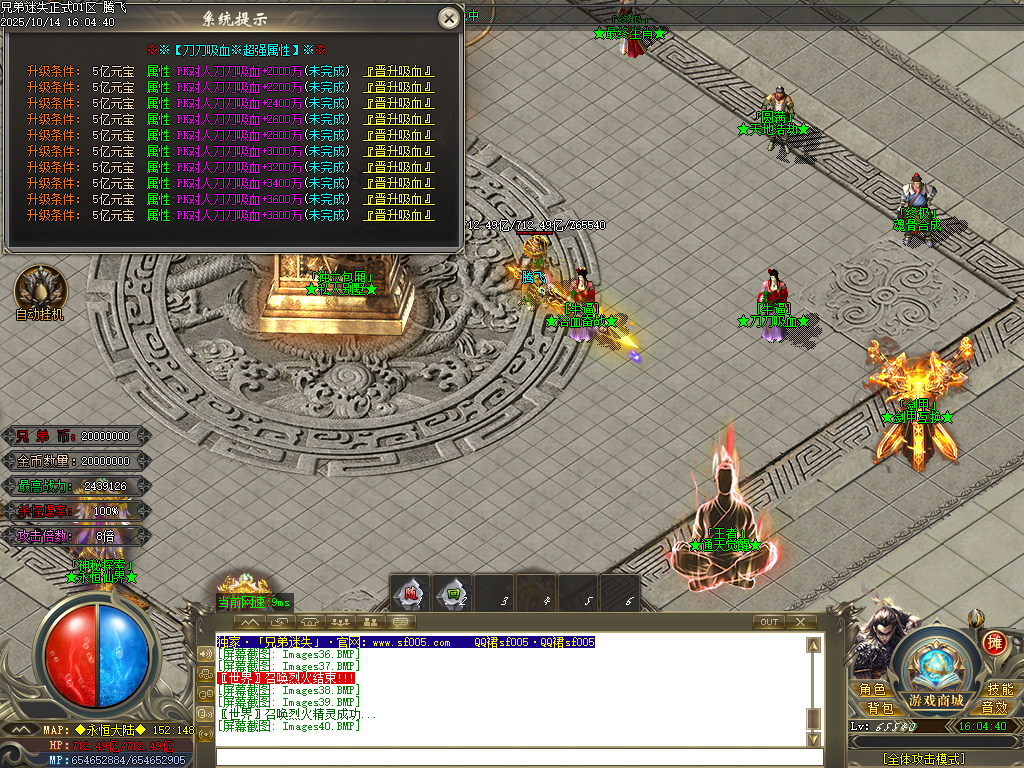1024x768 pixels.
Task: Close the 系统提示 dialog
Action: pos(450,18)
